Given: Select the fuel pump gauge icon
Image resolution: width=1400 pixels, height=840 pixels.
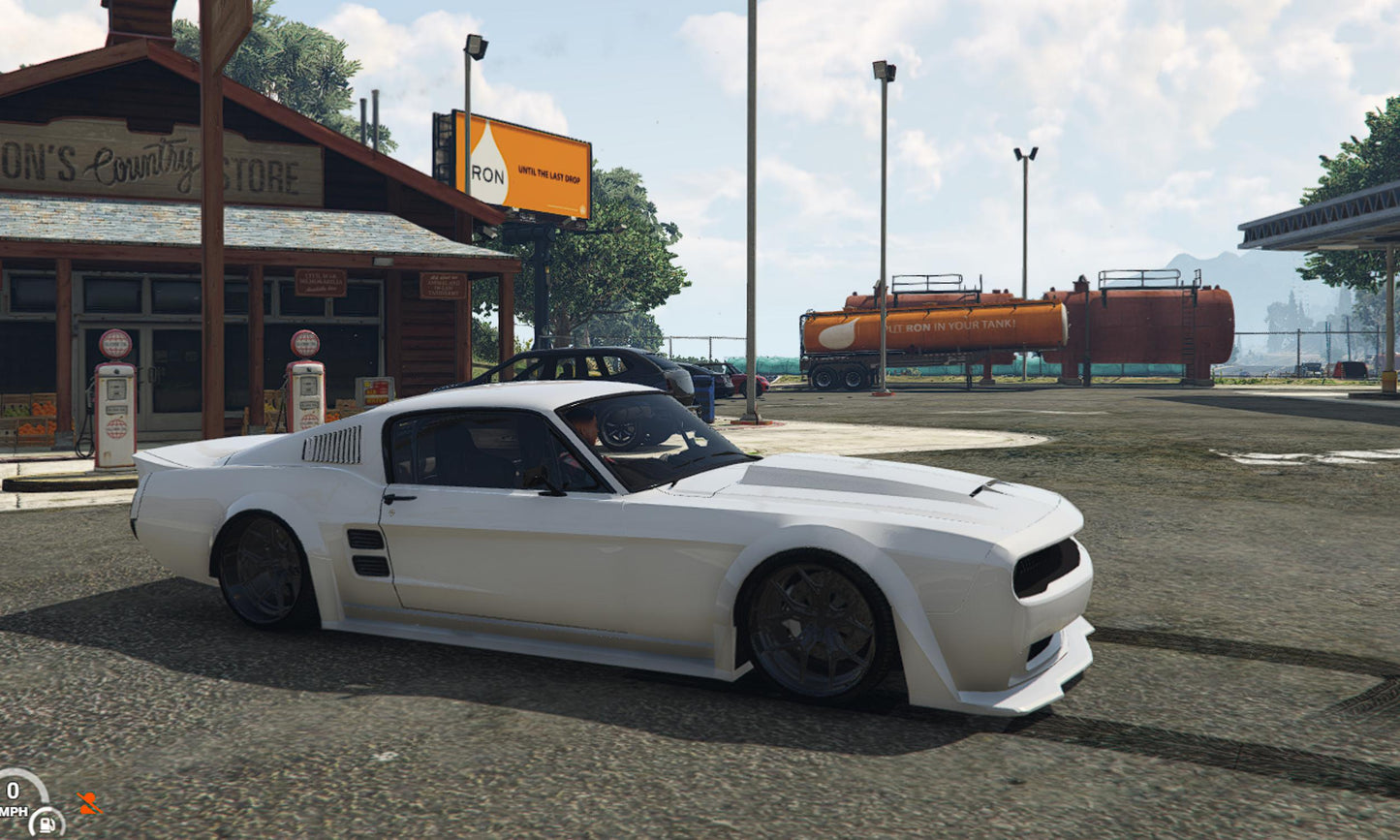Looking at the screenshot, I should (46, 823).
